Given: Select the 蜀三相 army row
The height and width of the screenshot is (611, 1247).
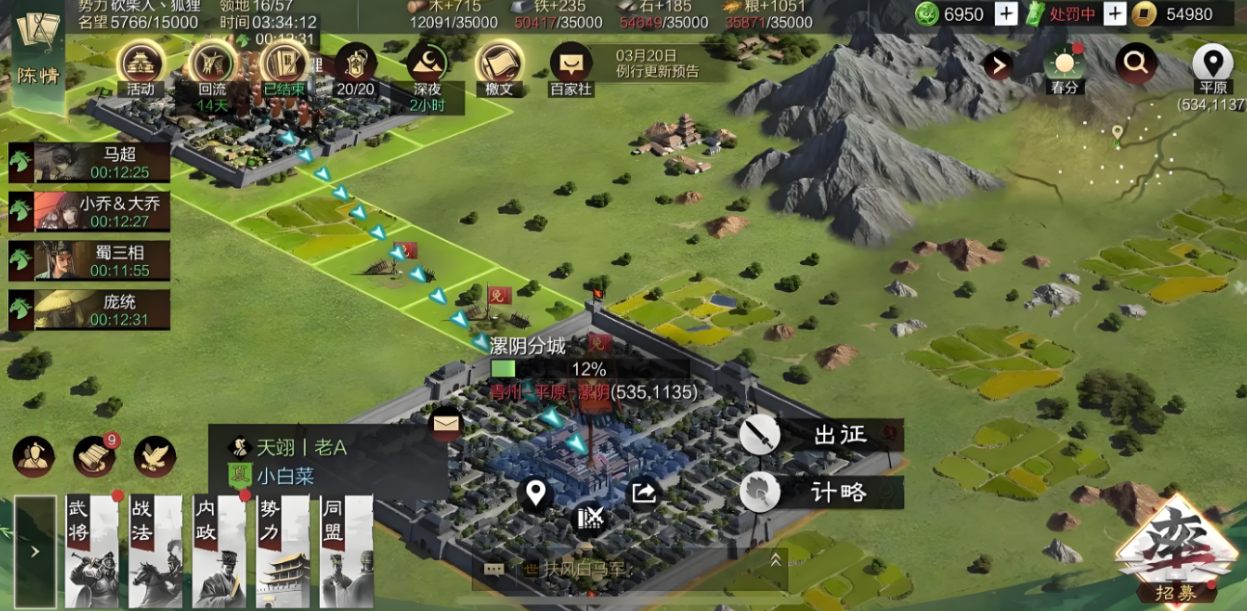Looking at the screenshot, I should coord(90,260).
